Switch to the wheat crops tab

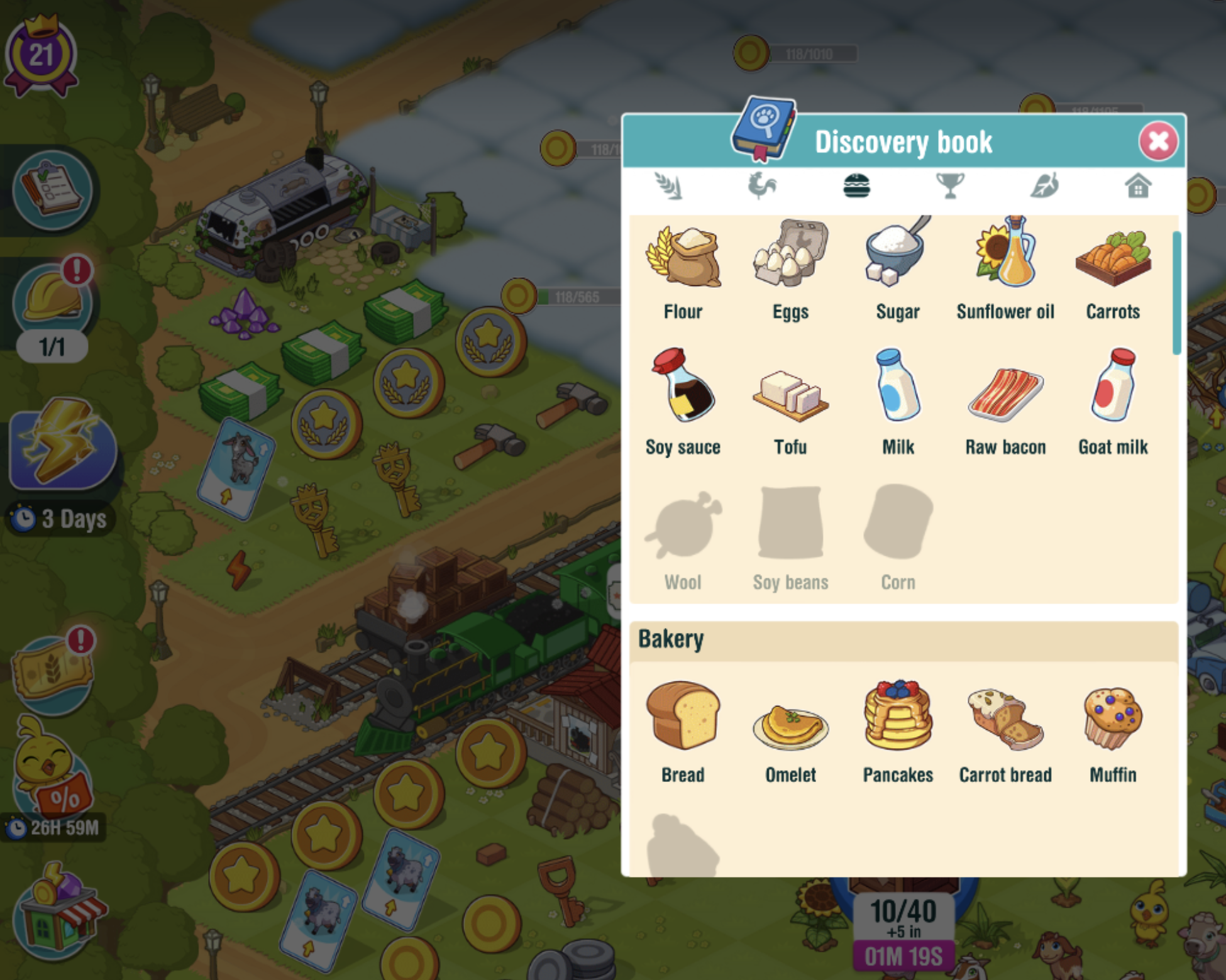[668, 186]
